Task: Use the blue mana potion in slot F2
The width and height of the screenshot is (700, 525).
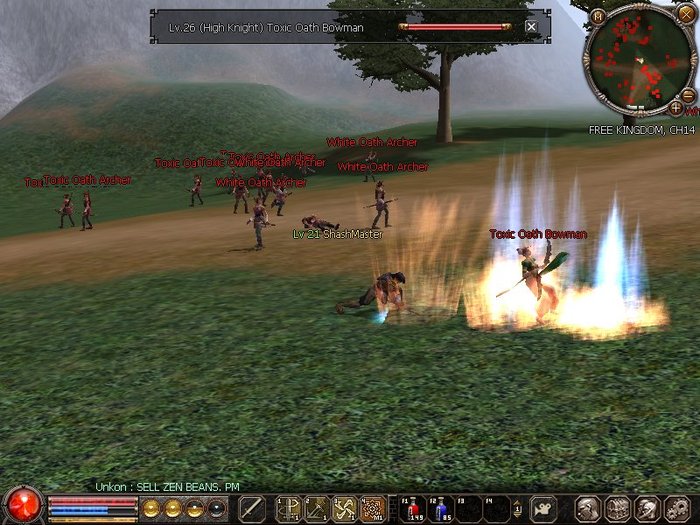Action: [x=441, y=508]
